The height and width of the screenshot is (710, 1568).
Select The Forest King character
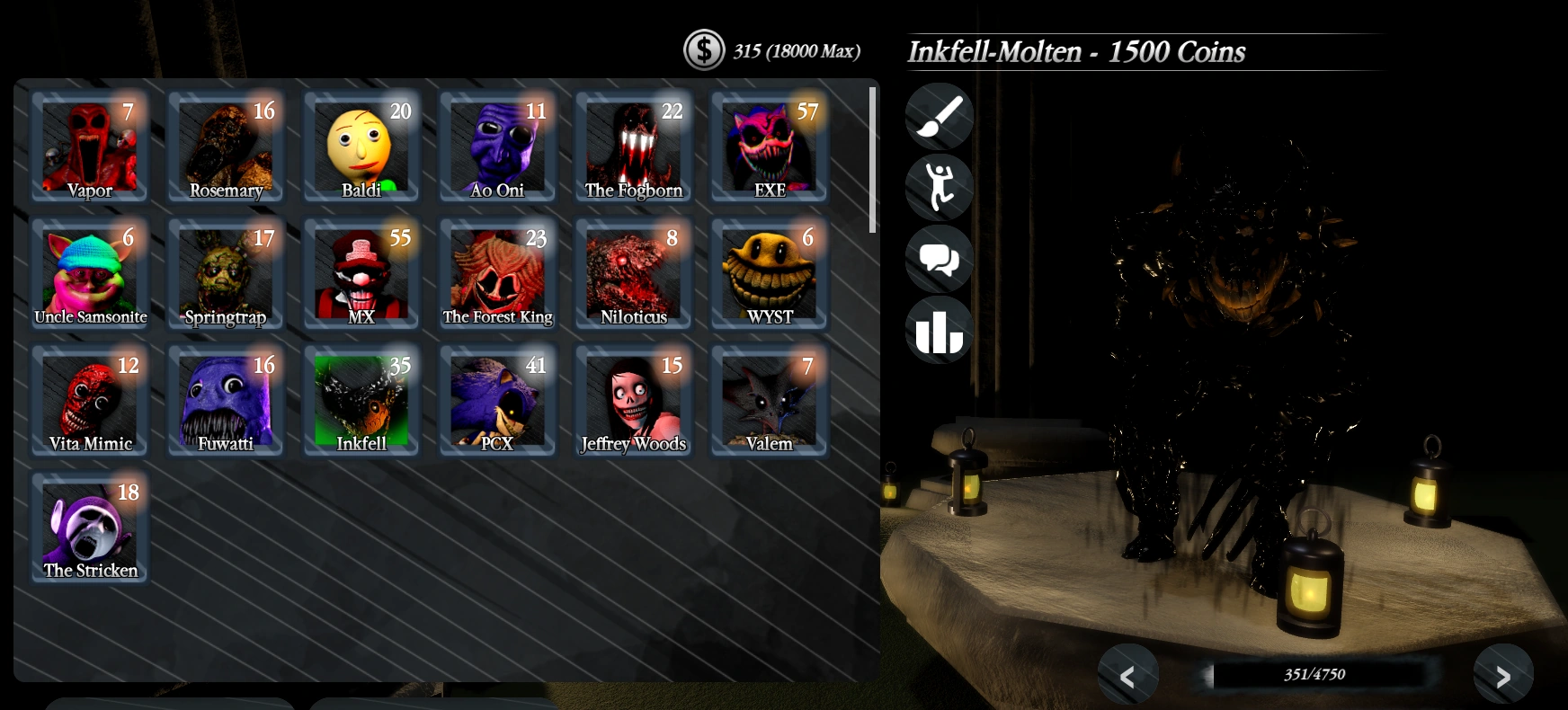pos(496,273)
